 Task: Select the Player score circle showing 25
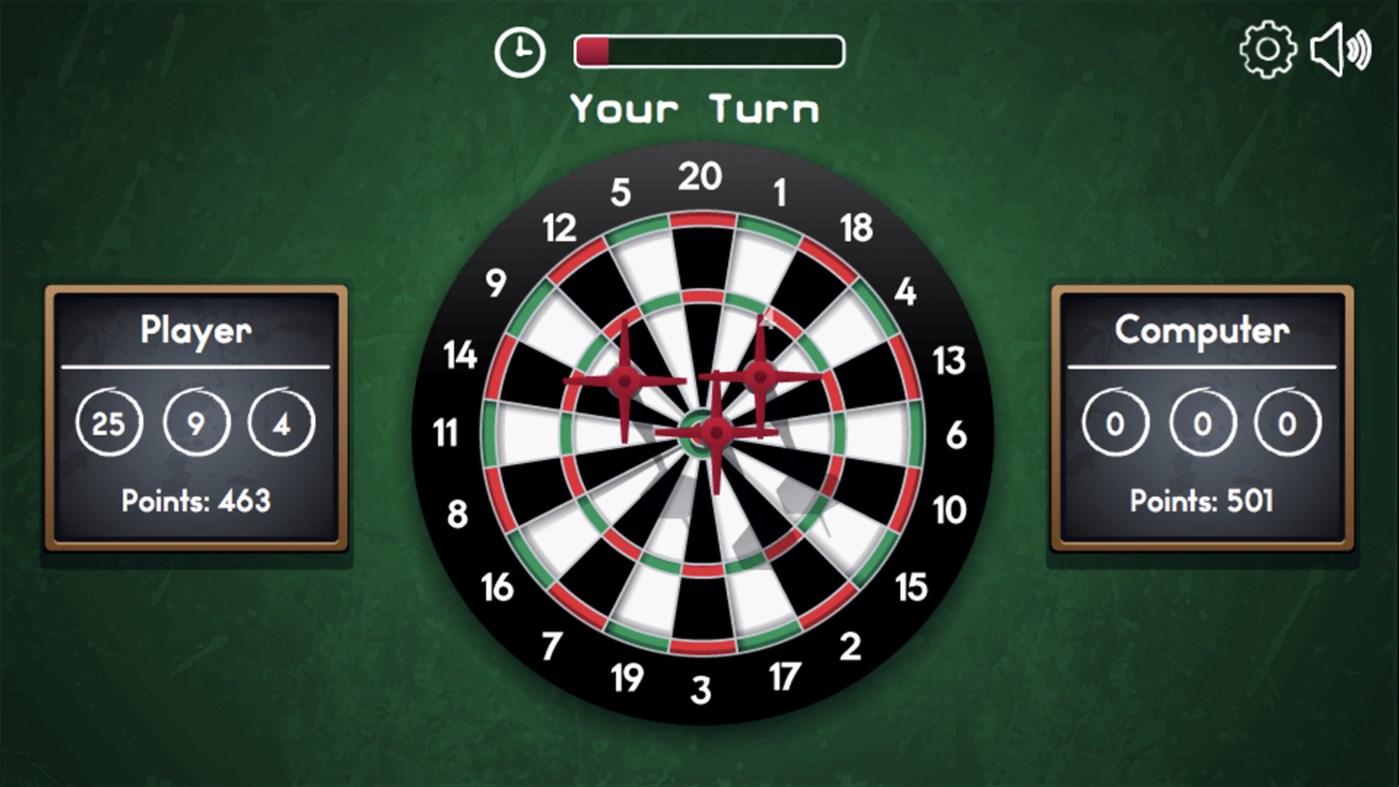tap(110, 422)
